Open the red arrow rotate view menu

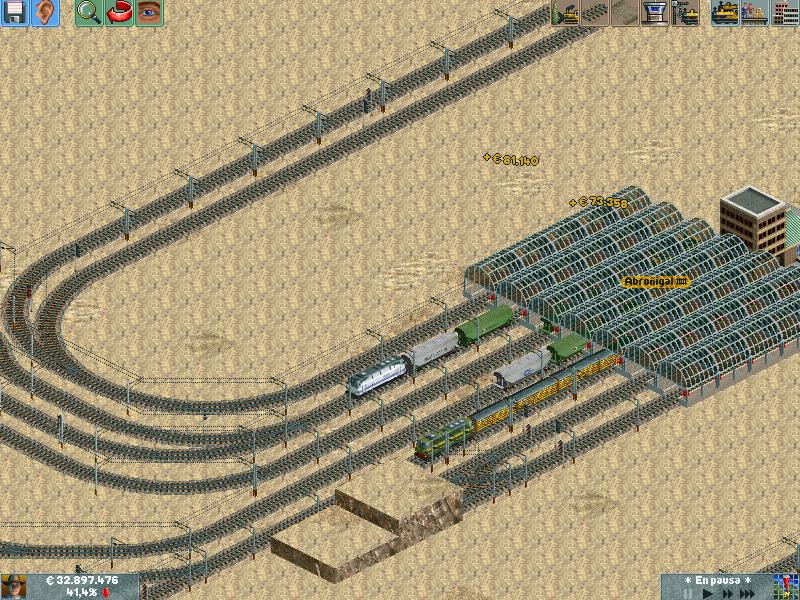118,13
